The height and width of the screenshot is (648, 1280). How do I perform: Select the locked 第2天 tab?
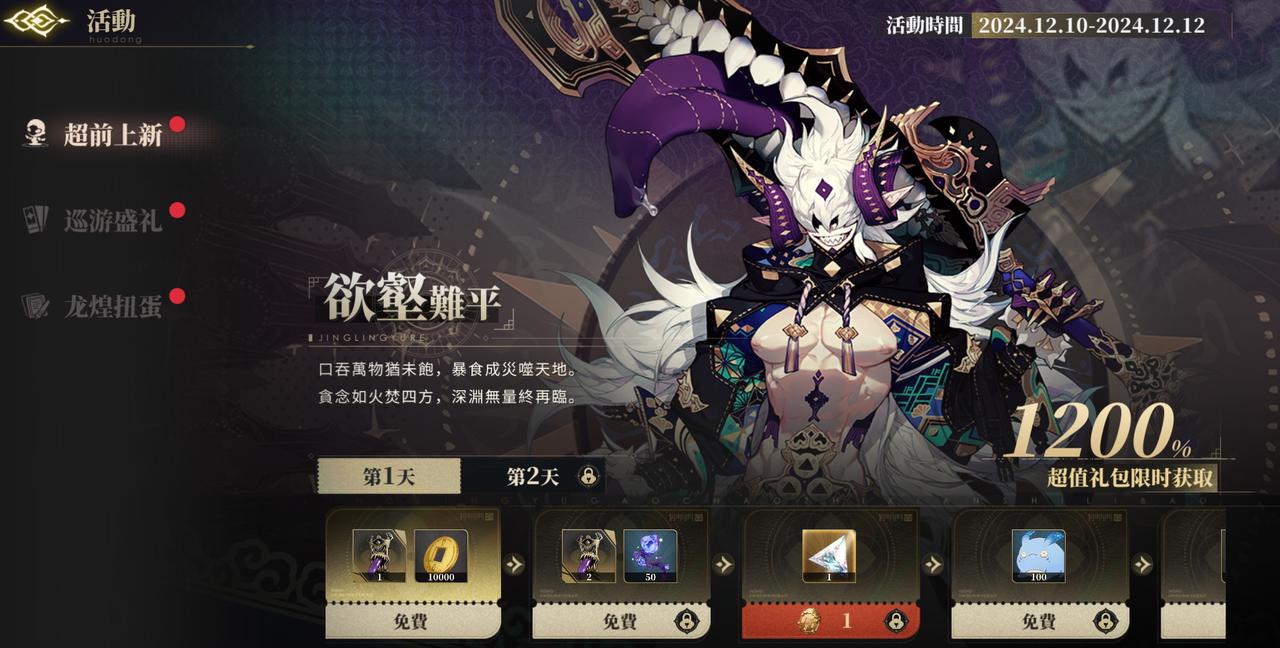coord(534,476)
